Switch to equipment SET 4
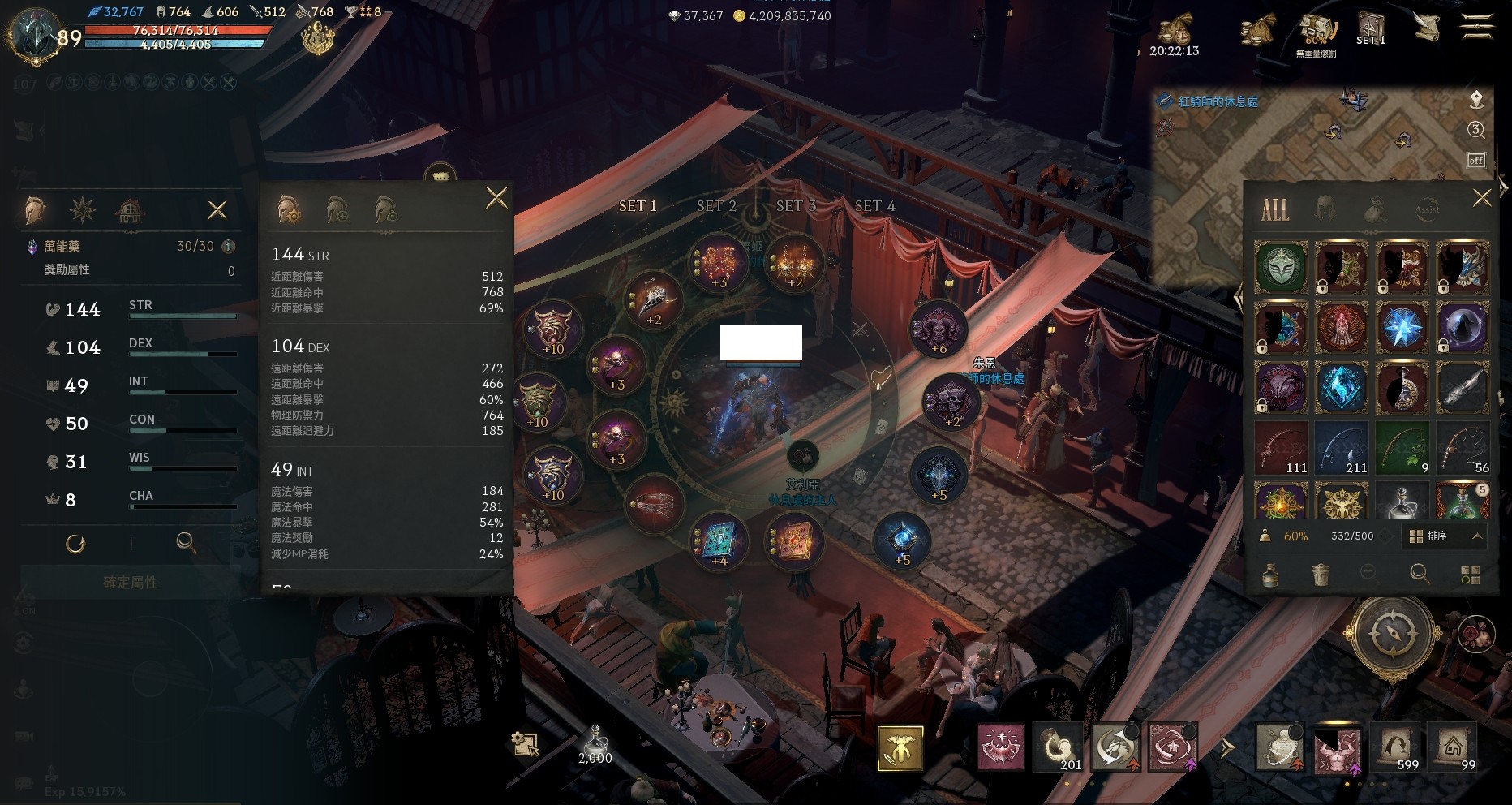This screenshot has width=1512, height=805. click(874, 206)
